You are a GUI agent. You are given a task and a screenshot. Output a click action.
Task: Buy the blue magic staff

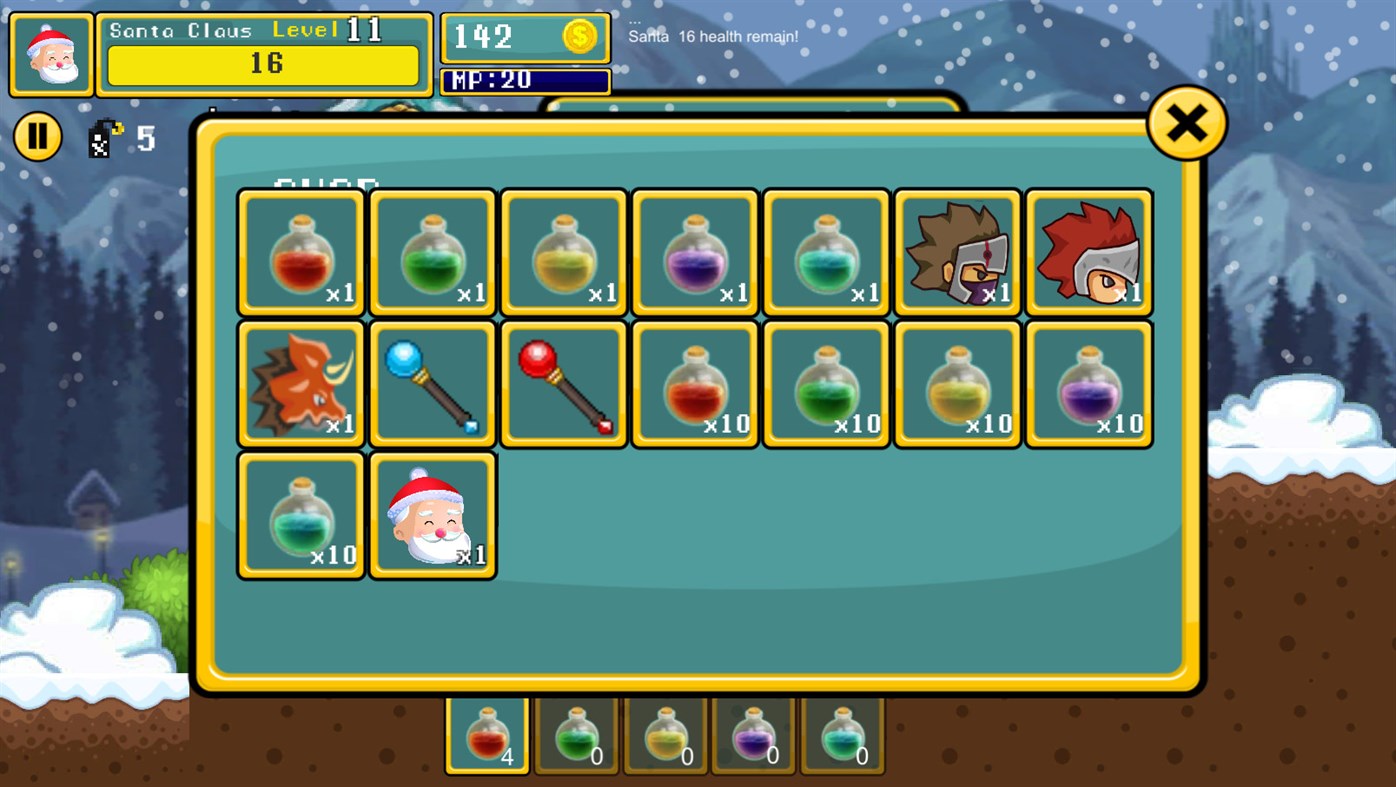click(x=431, y=383)
